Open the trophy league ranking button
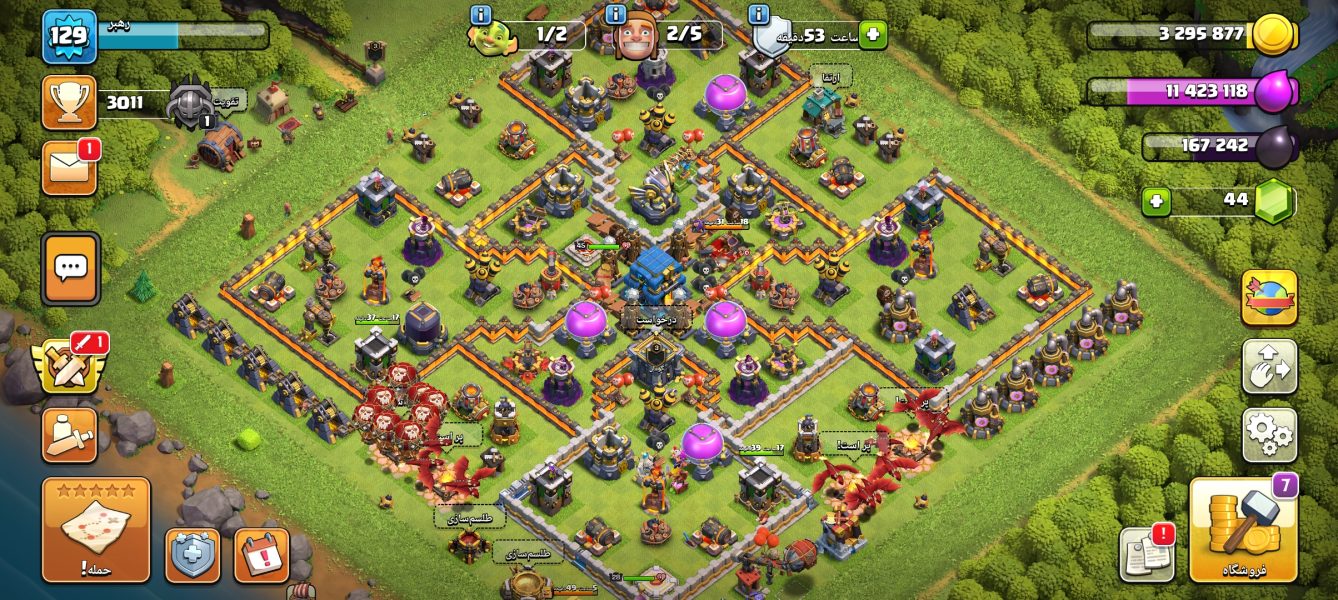Viewport: 1338px width, 600px height. tap(69, 102)
